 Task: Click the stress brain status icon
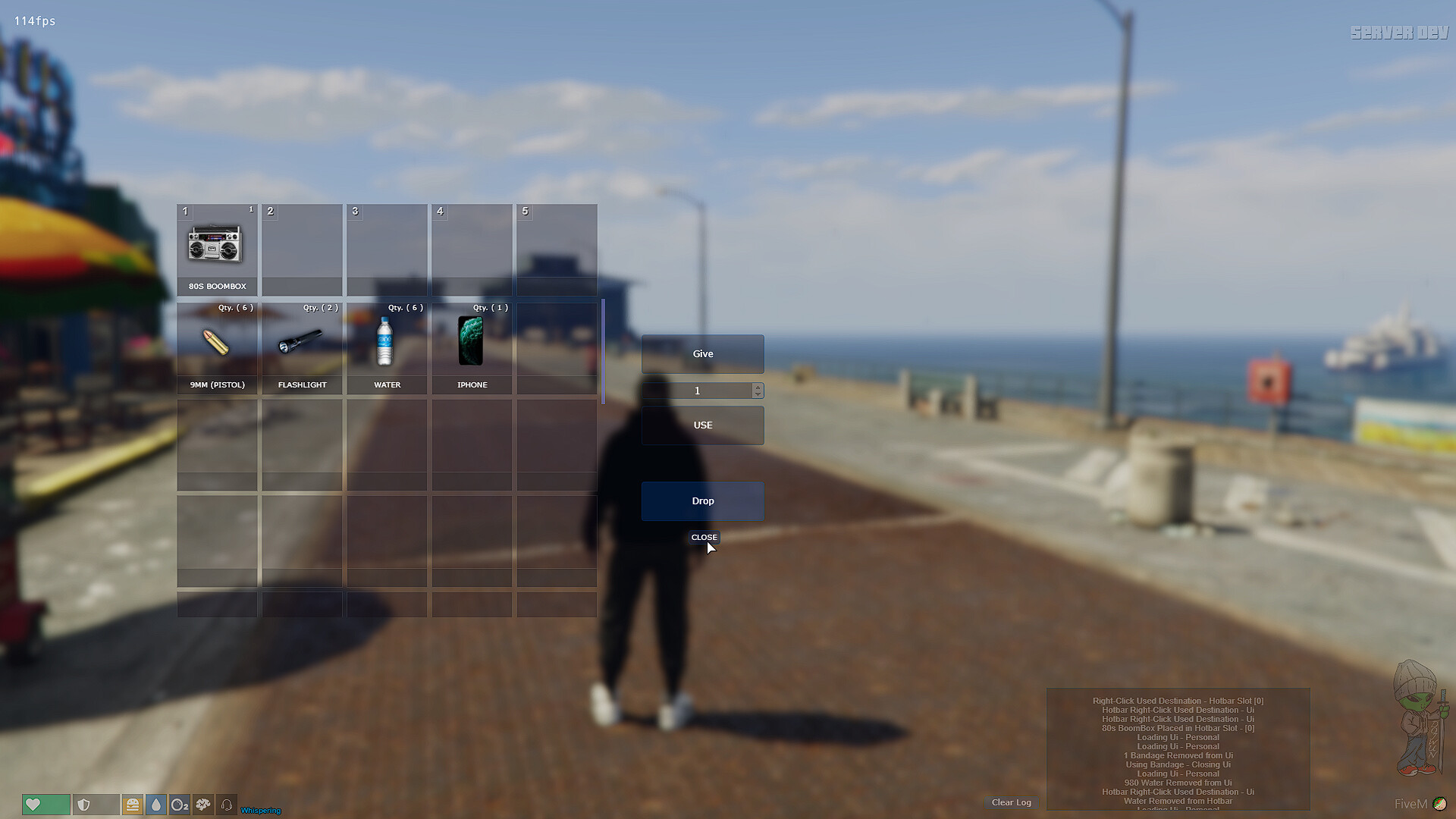[x=203, y=805]
